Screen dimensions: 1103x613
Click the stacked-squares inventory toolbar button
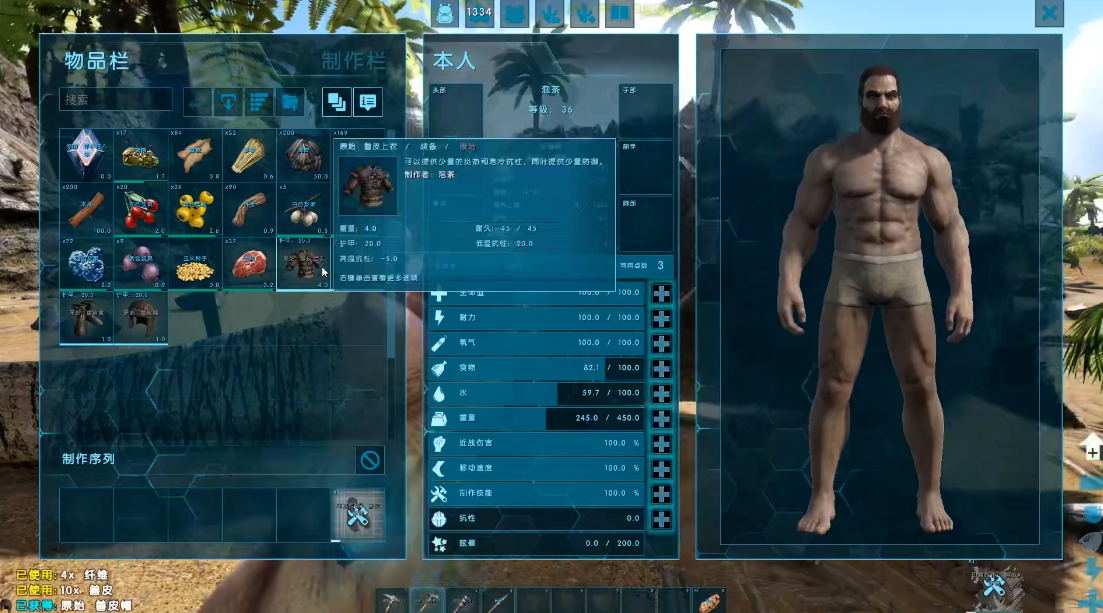click(x=336, y=101)
